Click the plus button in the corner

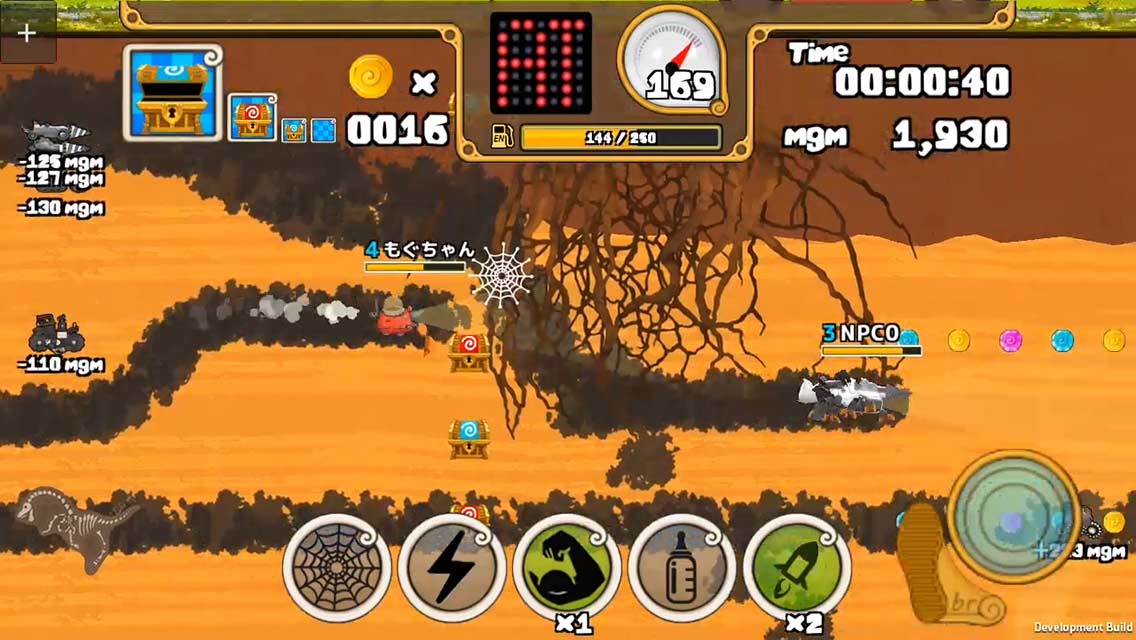click(27, 33)
